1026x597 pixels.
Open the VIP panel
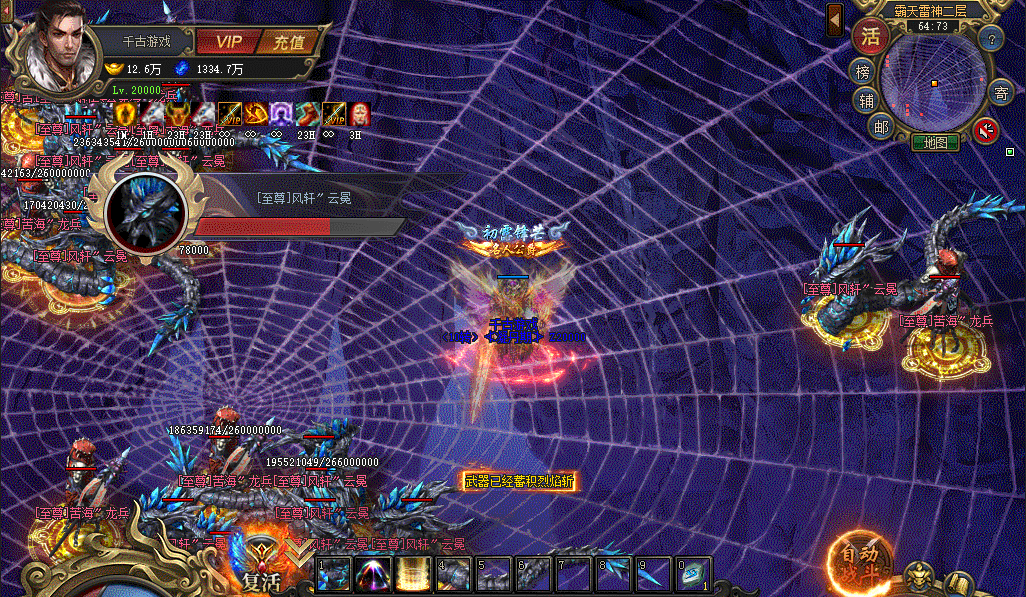pyautogui.click(x=229, y=42)
